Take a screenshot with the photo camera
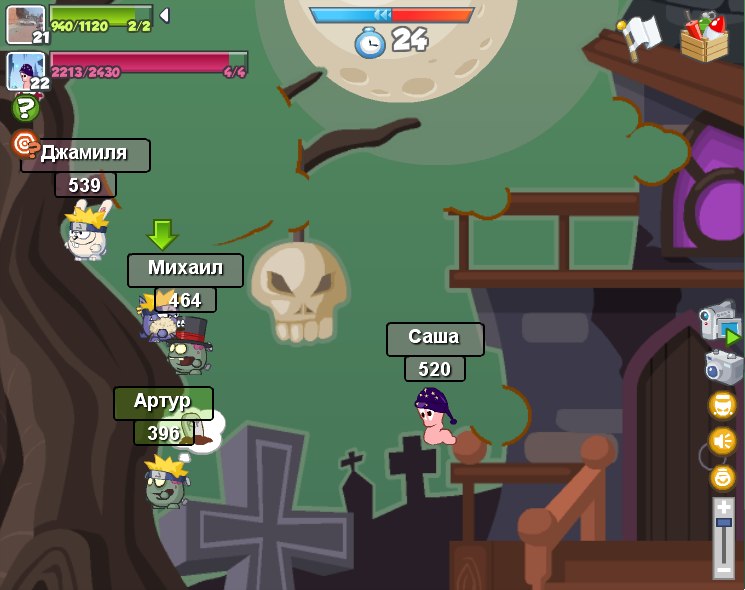The image size is (745, 590). pyautogui.click(x=723, y=367)
